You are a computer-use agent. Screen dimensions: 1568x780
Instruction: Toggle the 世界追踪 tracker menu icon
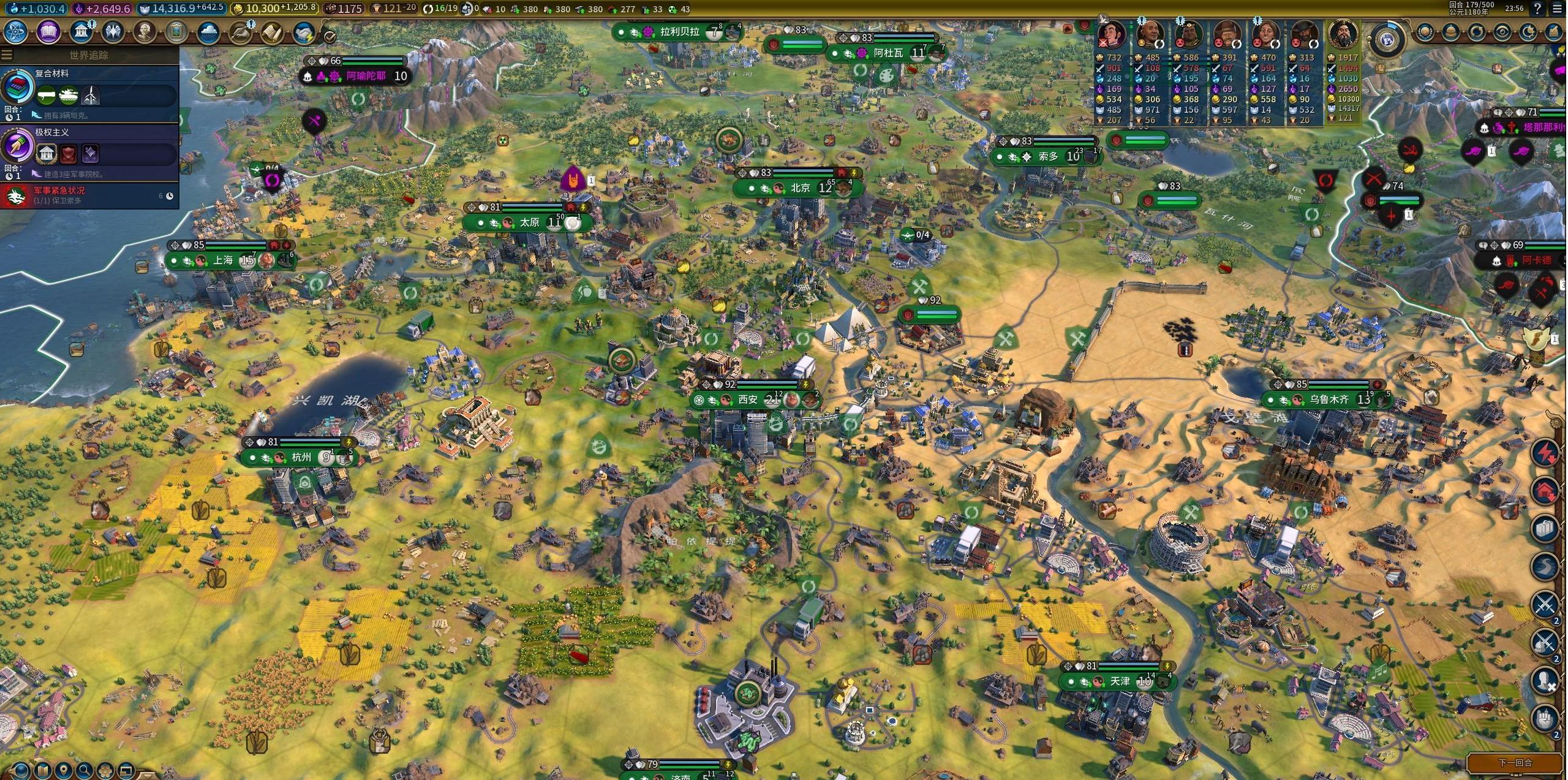click(x=7, y=55)
